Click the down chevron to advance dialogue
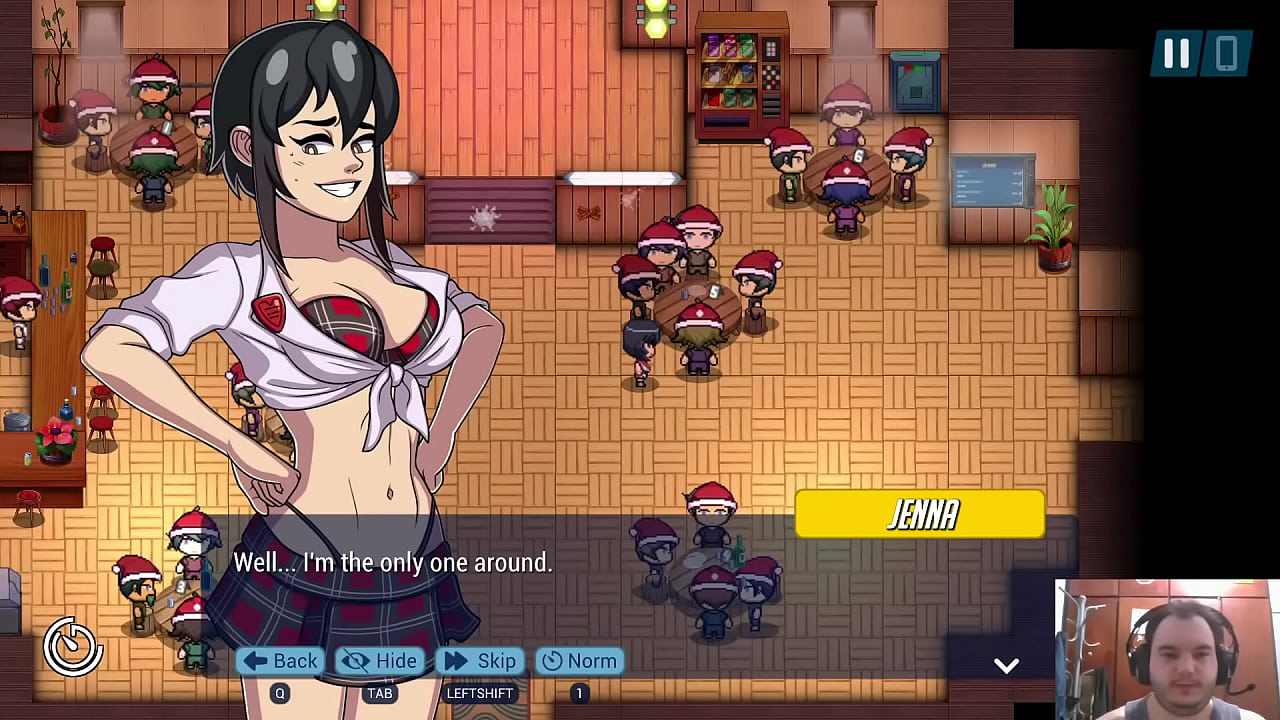 (1007, 665)
